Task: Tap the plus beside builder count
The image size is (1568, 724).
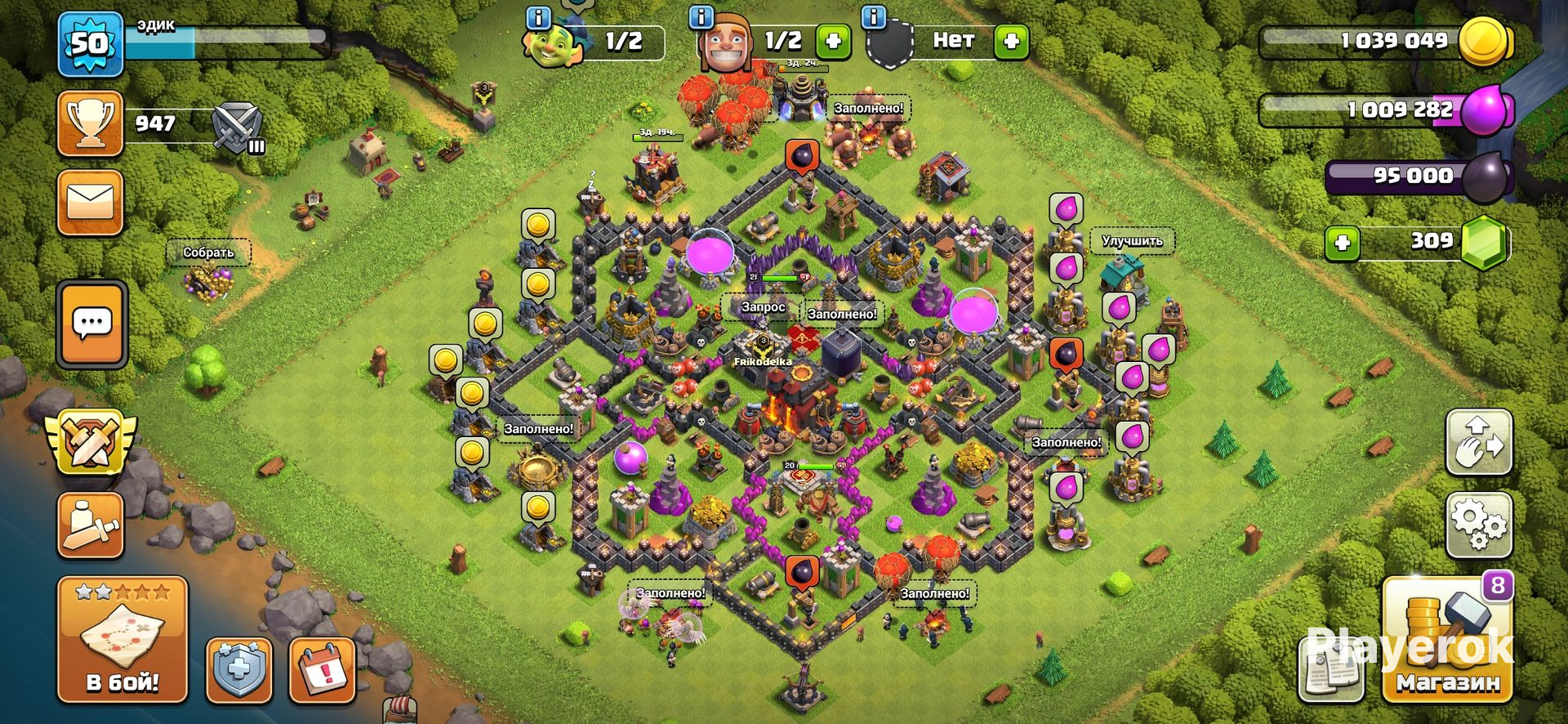Action: point(833,41)
